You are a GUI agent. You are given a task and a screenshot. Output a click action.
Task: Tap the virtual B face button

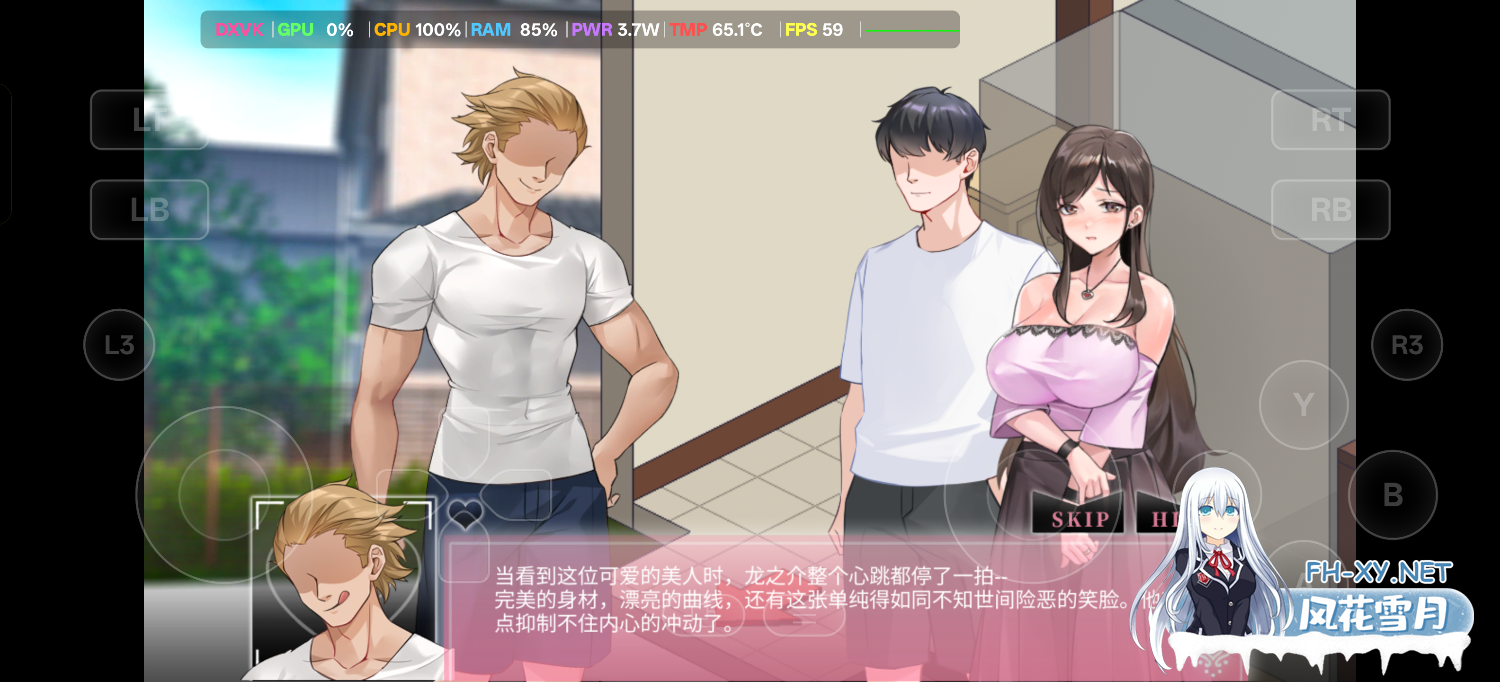pos(1392,495)
